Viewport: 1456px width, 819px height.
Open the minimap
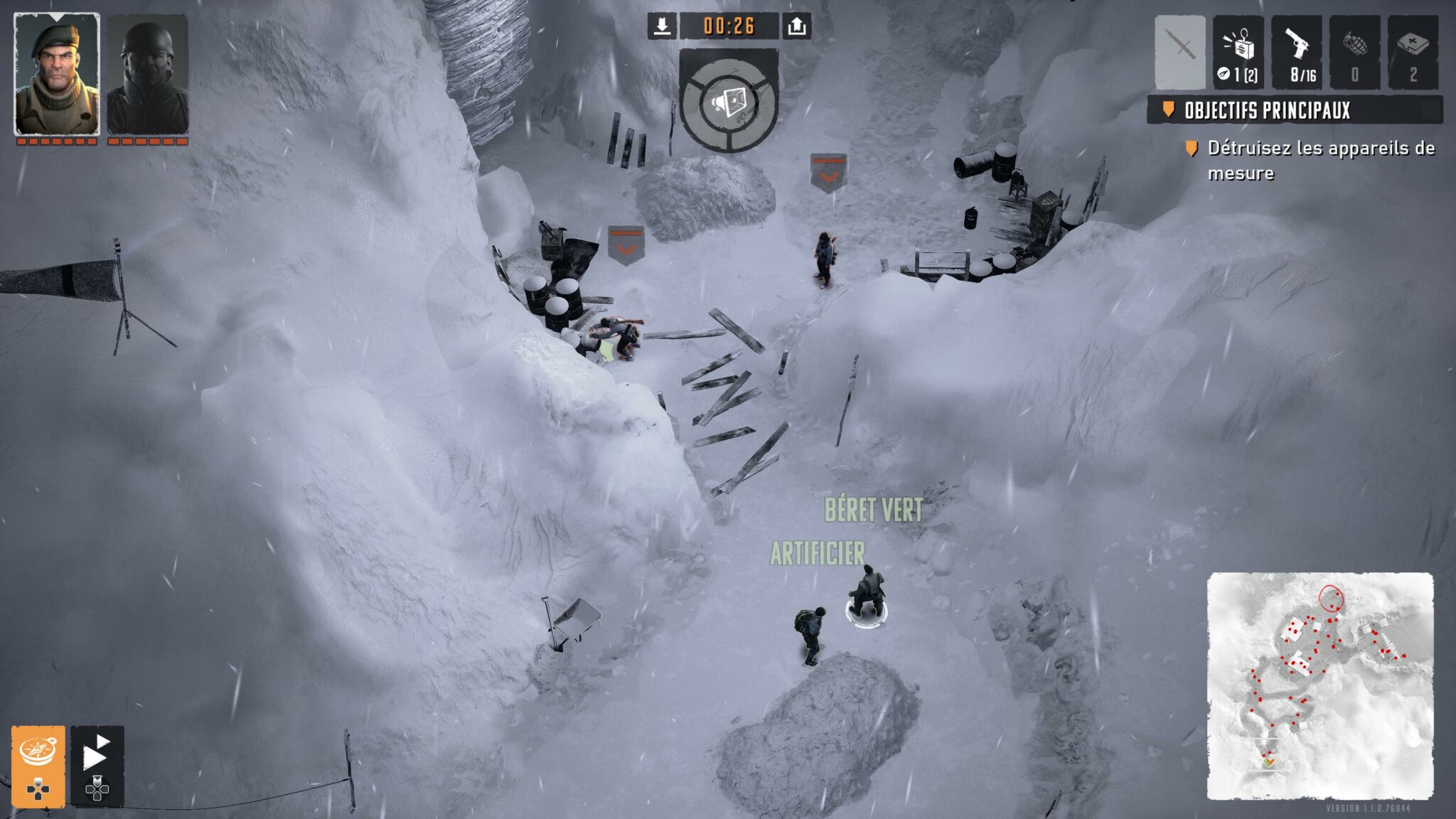(x=1319, y=685)
